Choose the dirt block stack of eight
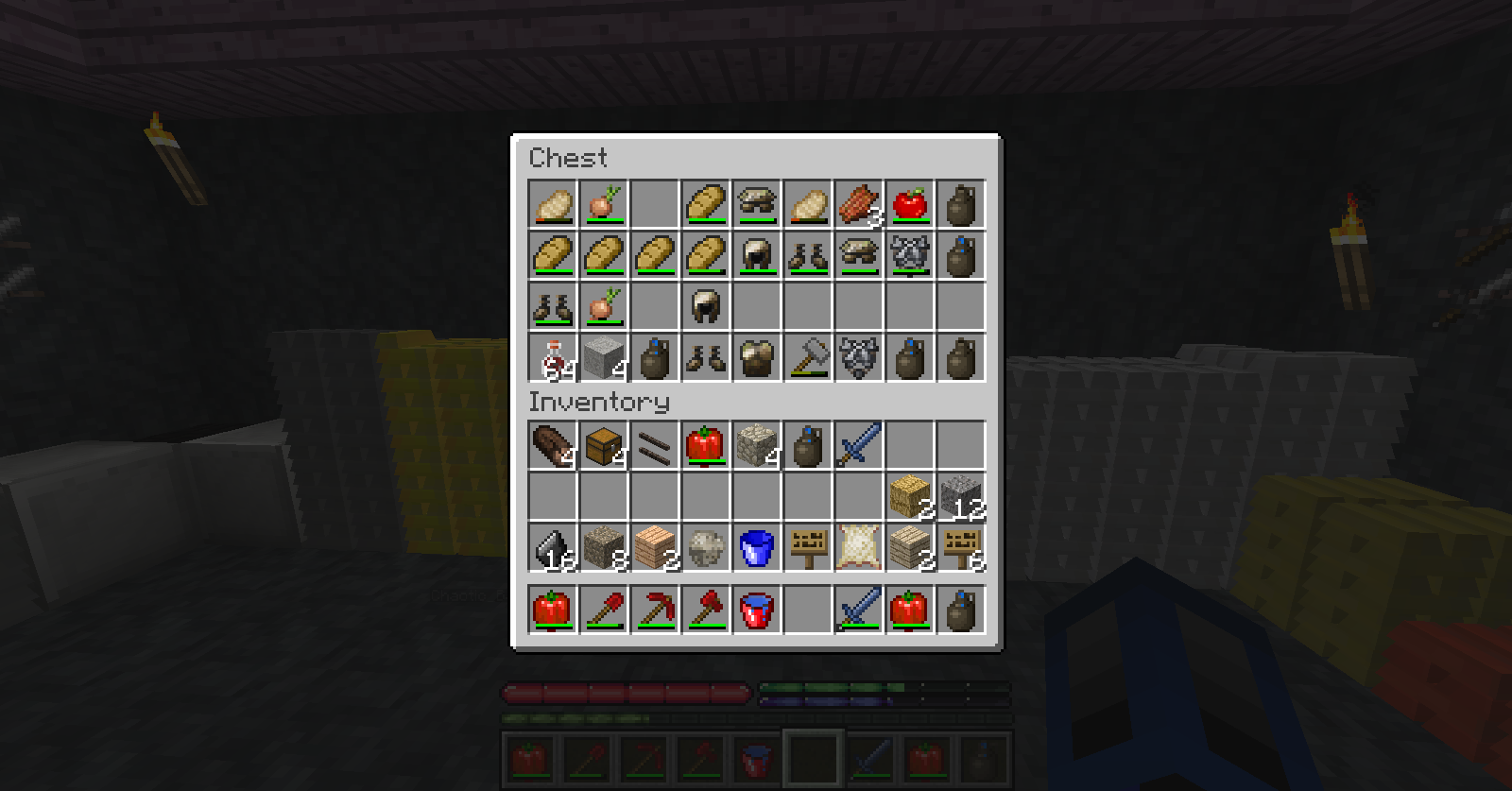Image resolution: width=1512 pixels, height=791 pixels. pyautogui.click(x=604, y=547)
